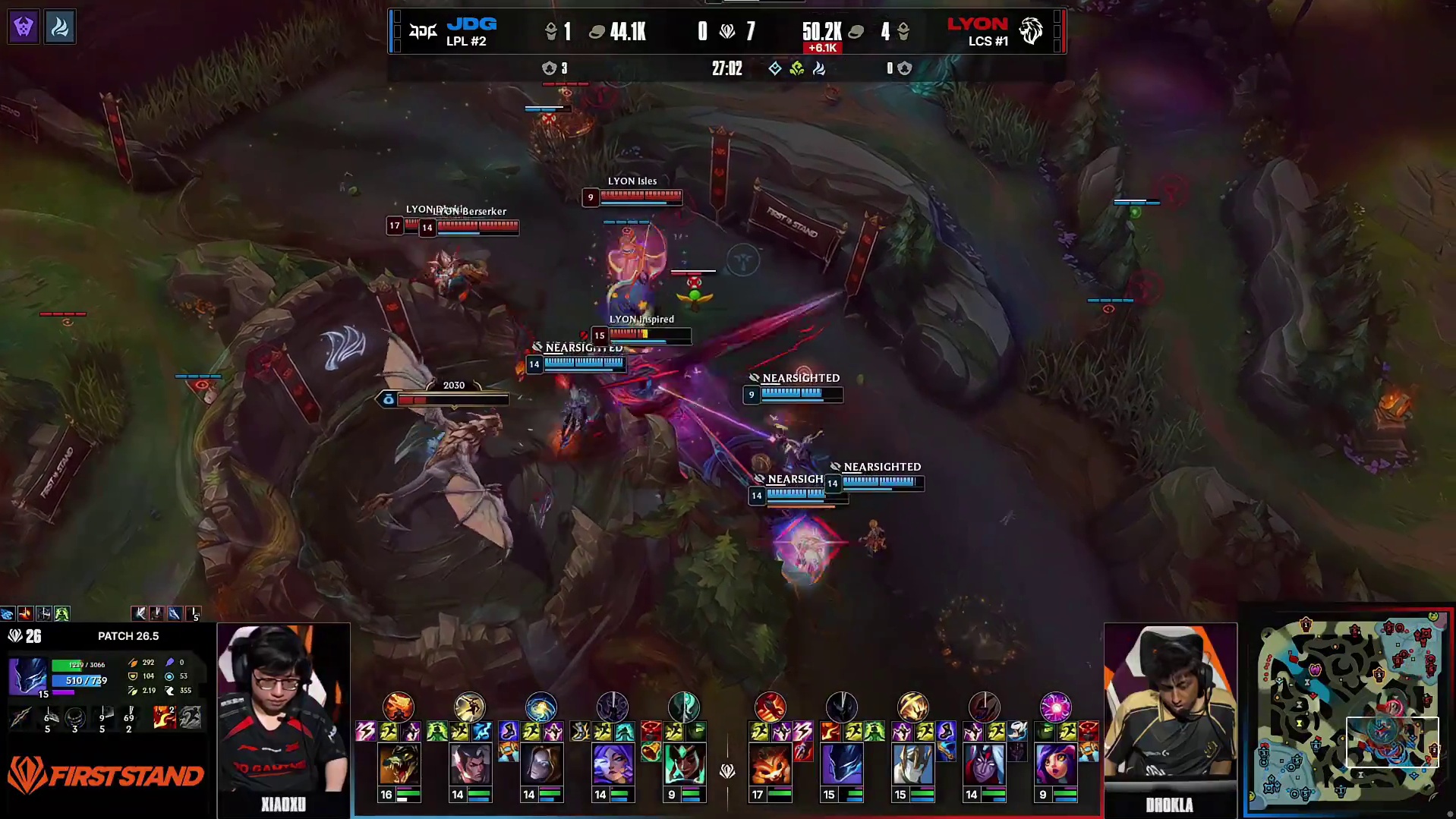Click Renekton's round ultimate icon above his portrait
Viewport: 1456px width, 819px height.
click(x=399, y=707)
